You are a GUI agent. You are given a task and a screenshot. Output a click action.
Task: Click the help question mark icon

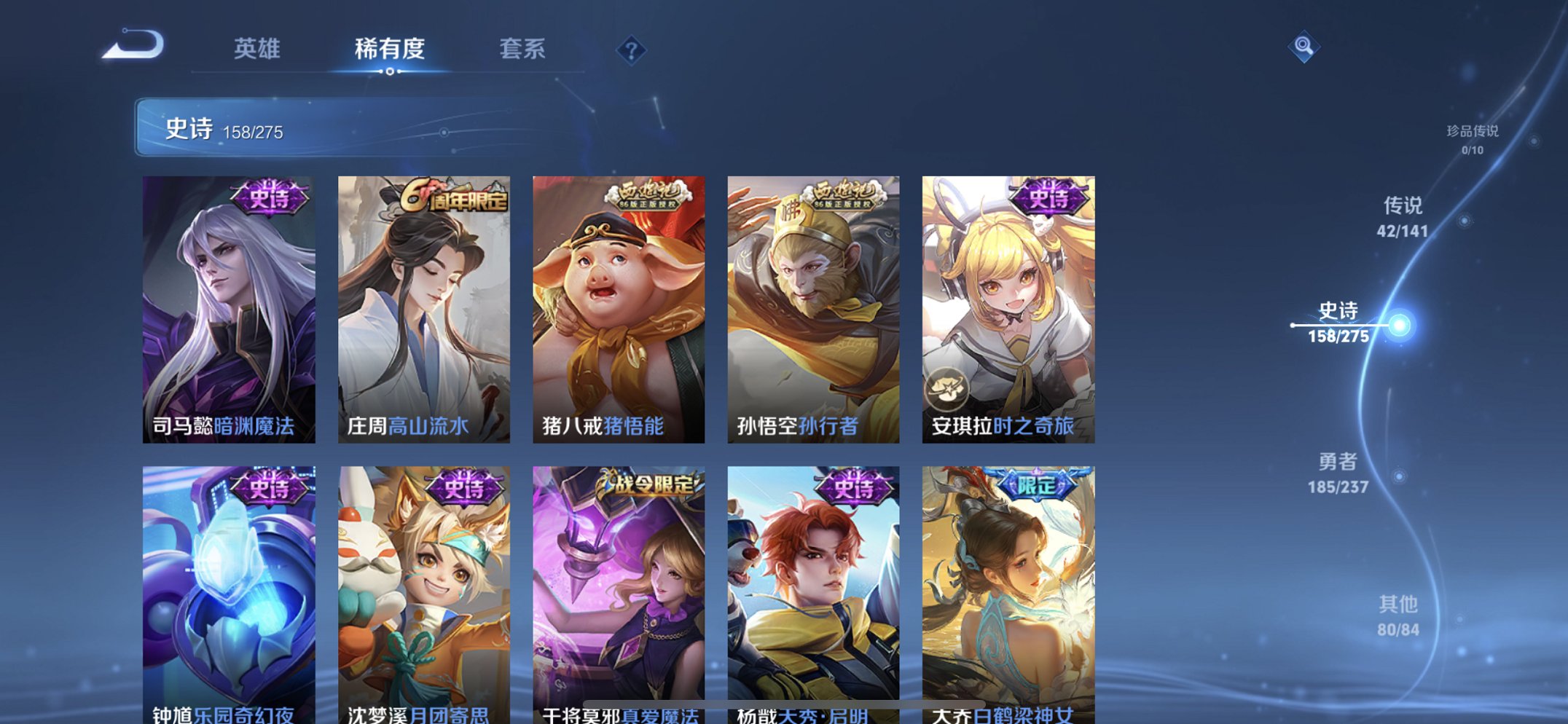coord(632,50)
